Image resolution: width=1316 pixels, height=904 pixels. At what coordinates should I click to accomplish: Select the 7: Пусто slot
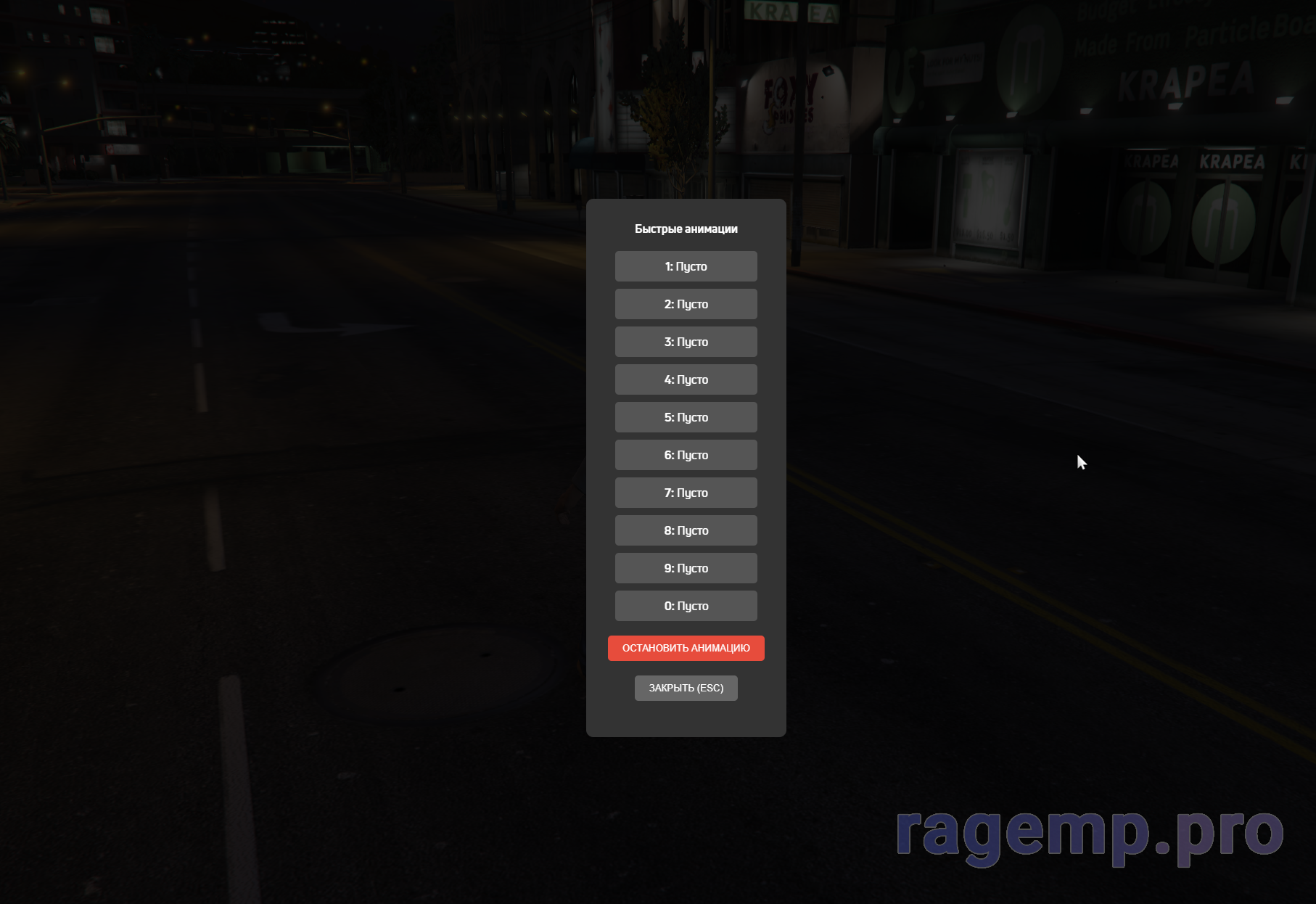(x=686, y=493)
